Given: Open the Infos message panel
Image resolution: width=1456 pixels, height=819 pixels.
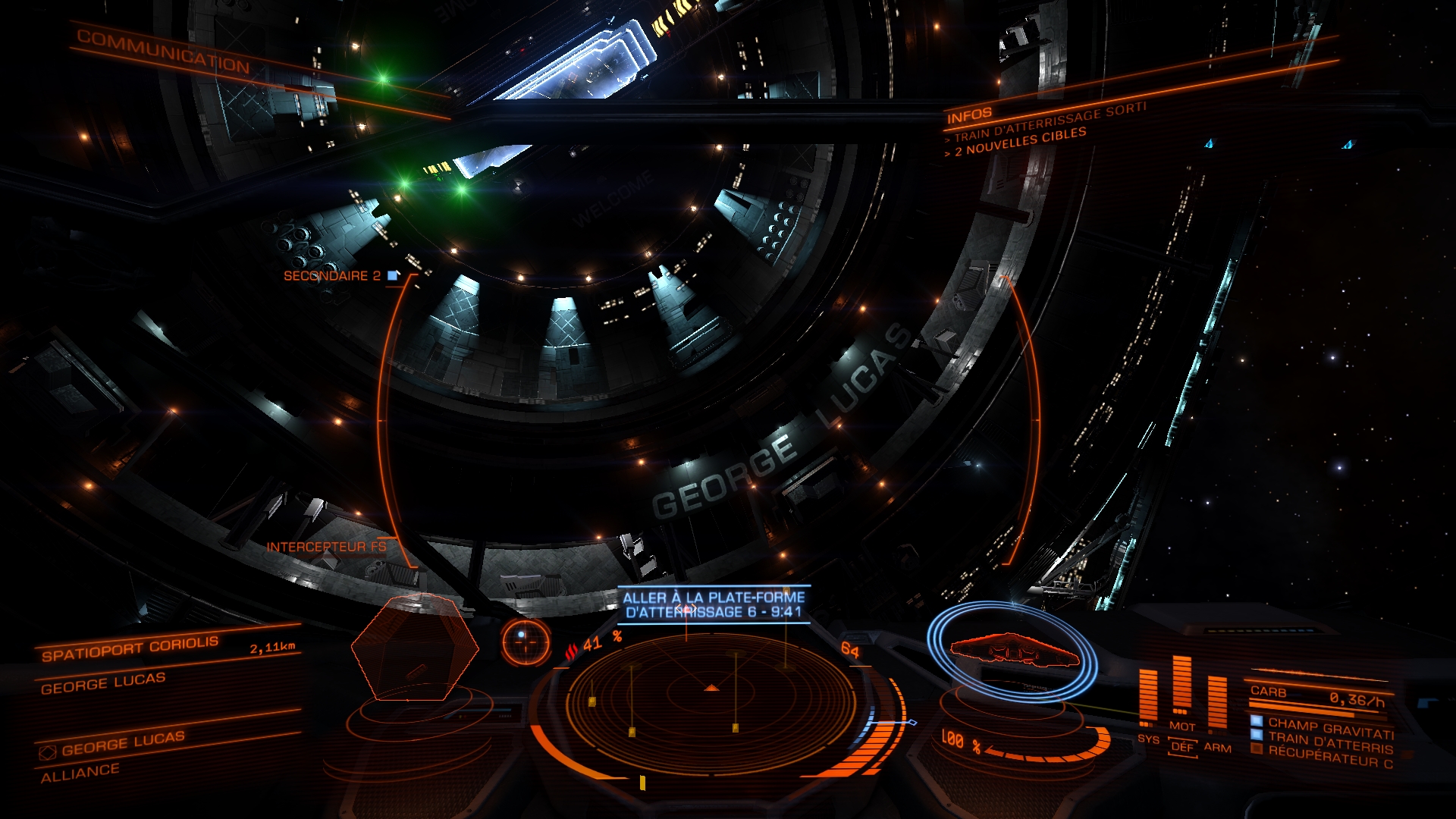Looking at the screenshot, I should coord(969,115).
